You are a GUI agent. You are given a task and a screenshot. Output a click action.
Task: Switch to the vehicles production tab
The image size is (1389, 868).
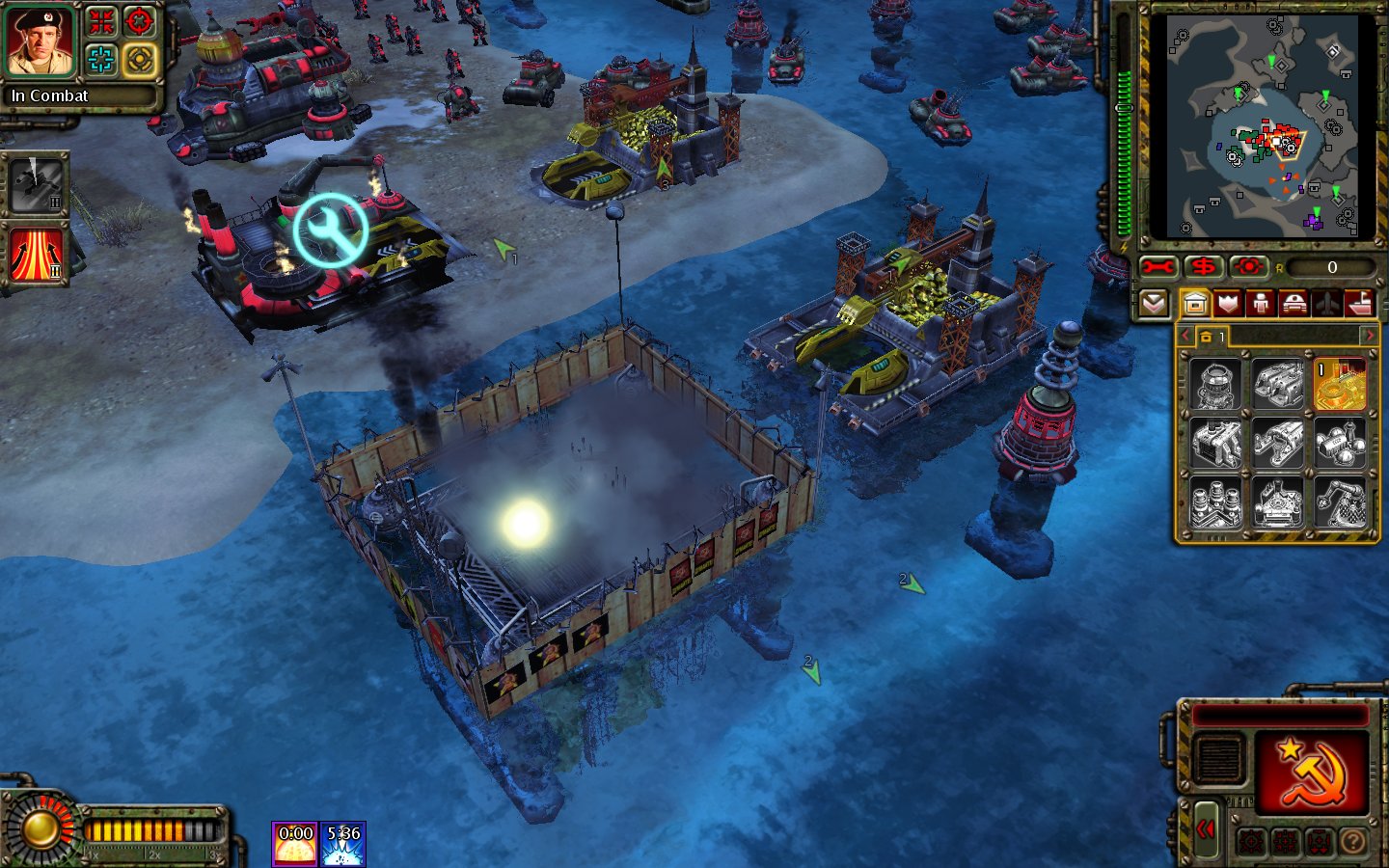tap(1294, 304)
